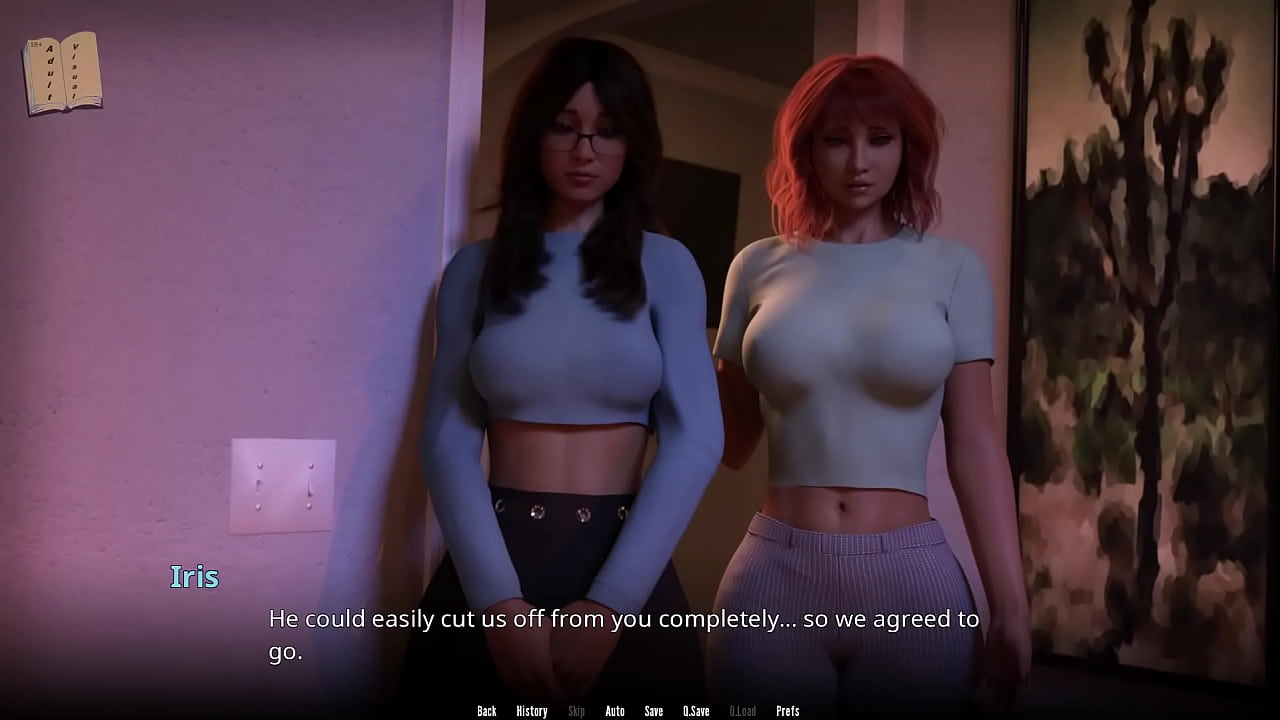Open the Prefs settings menu

coord(788,711)
